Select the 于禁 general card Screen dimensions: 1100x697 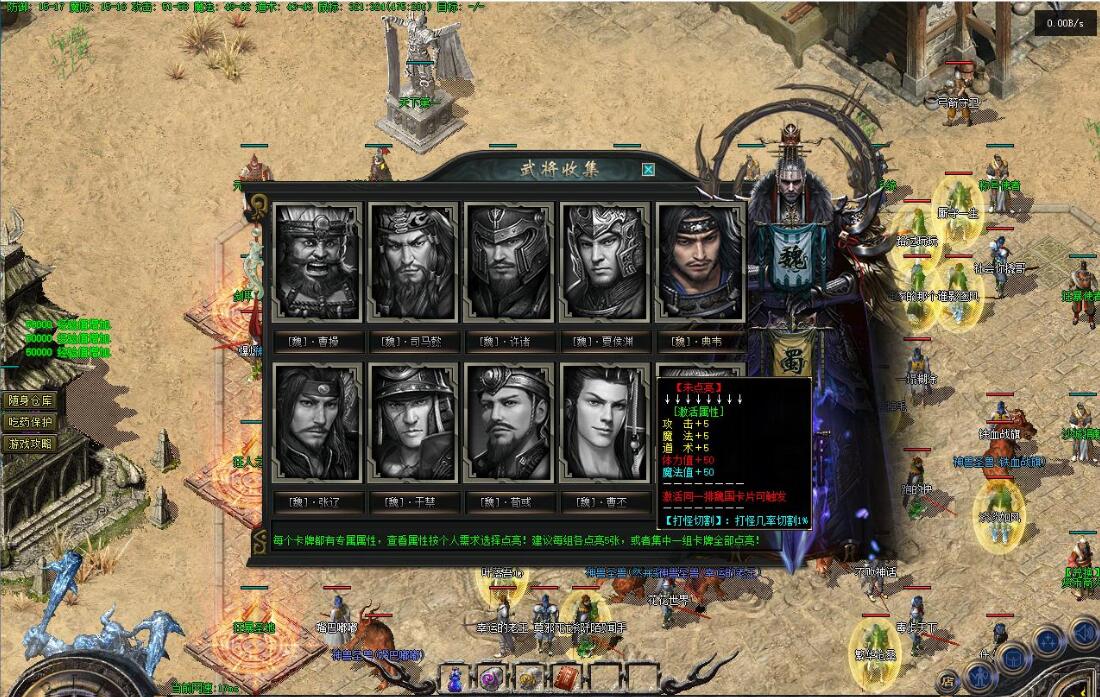tap(413, 421)
